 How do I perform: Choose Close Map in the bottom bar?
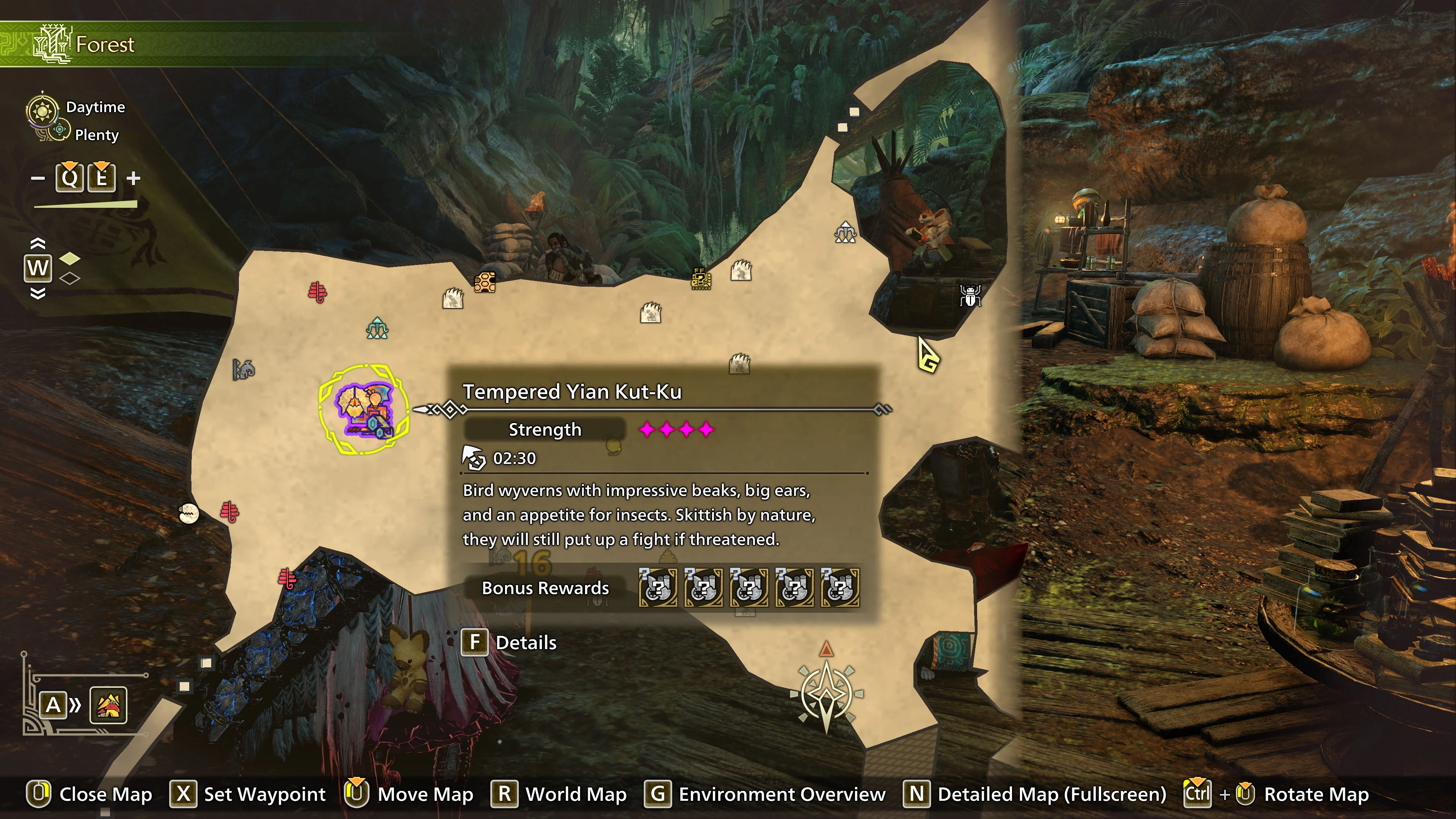click(x=91, y=794)
